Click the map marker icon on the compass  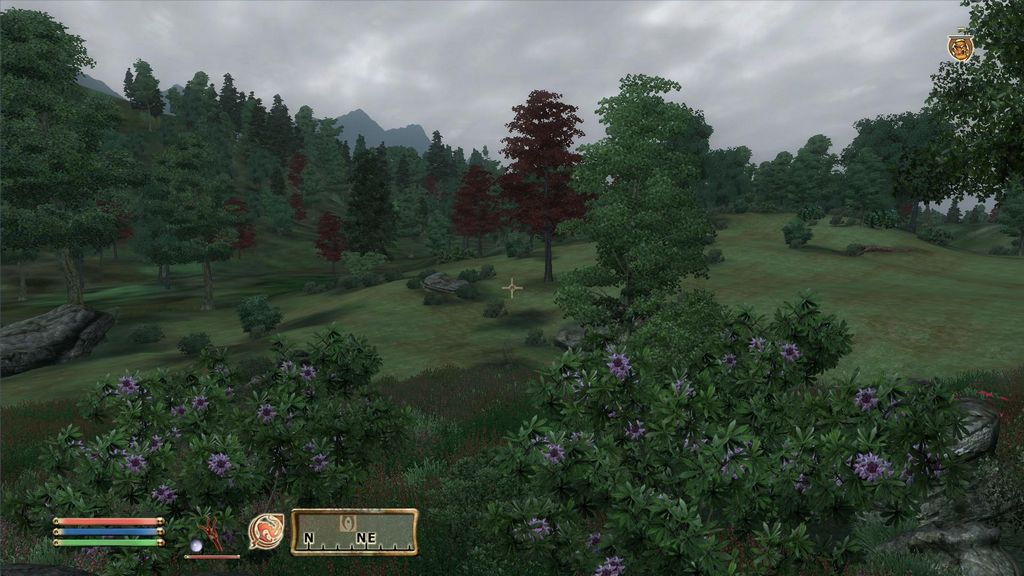[348, 523]
